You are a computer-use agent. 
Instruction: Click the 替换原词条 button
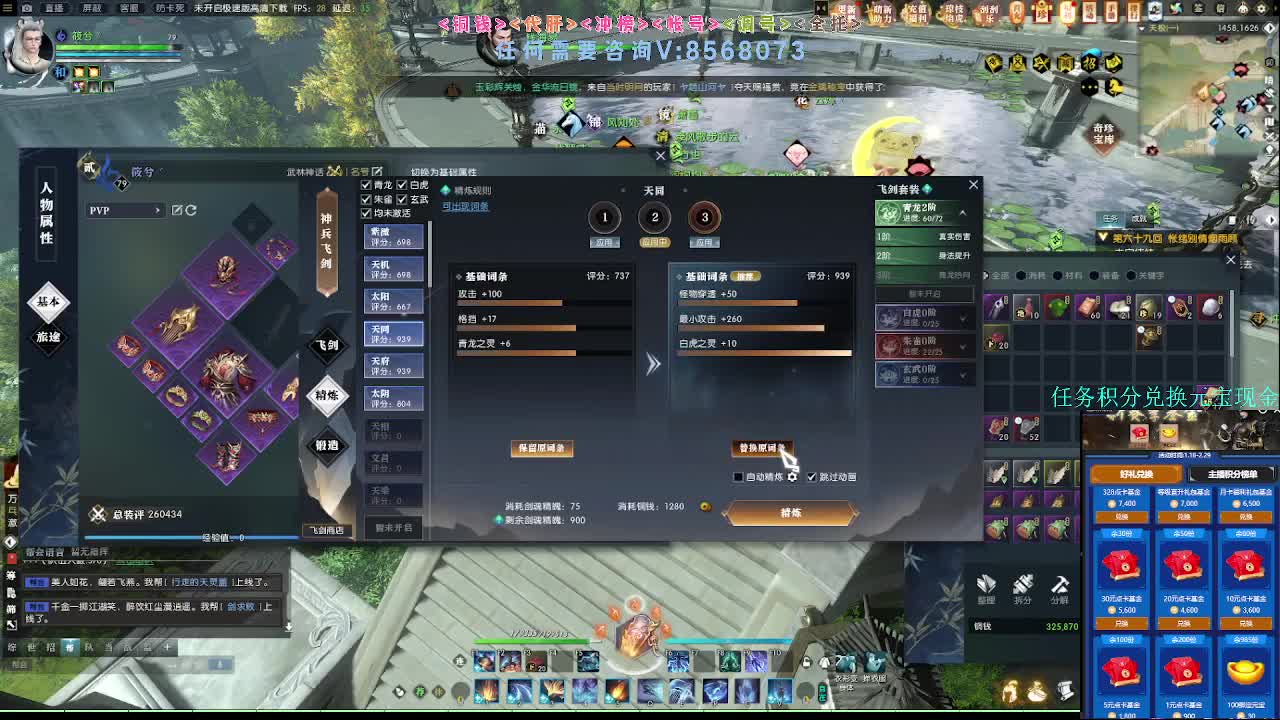(x=763, y=448)
